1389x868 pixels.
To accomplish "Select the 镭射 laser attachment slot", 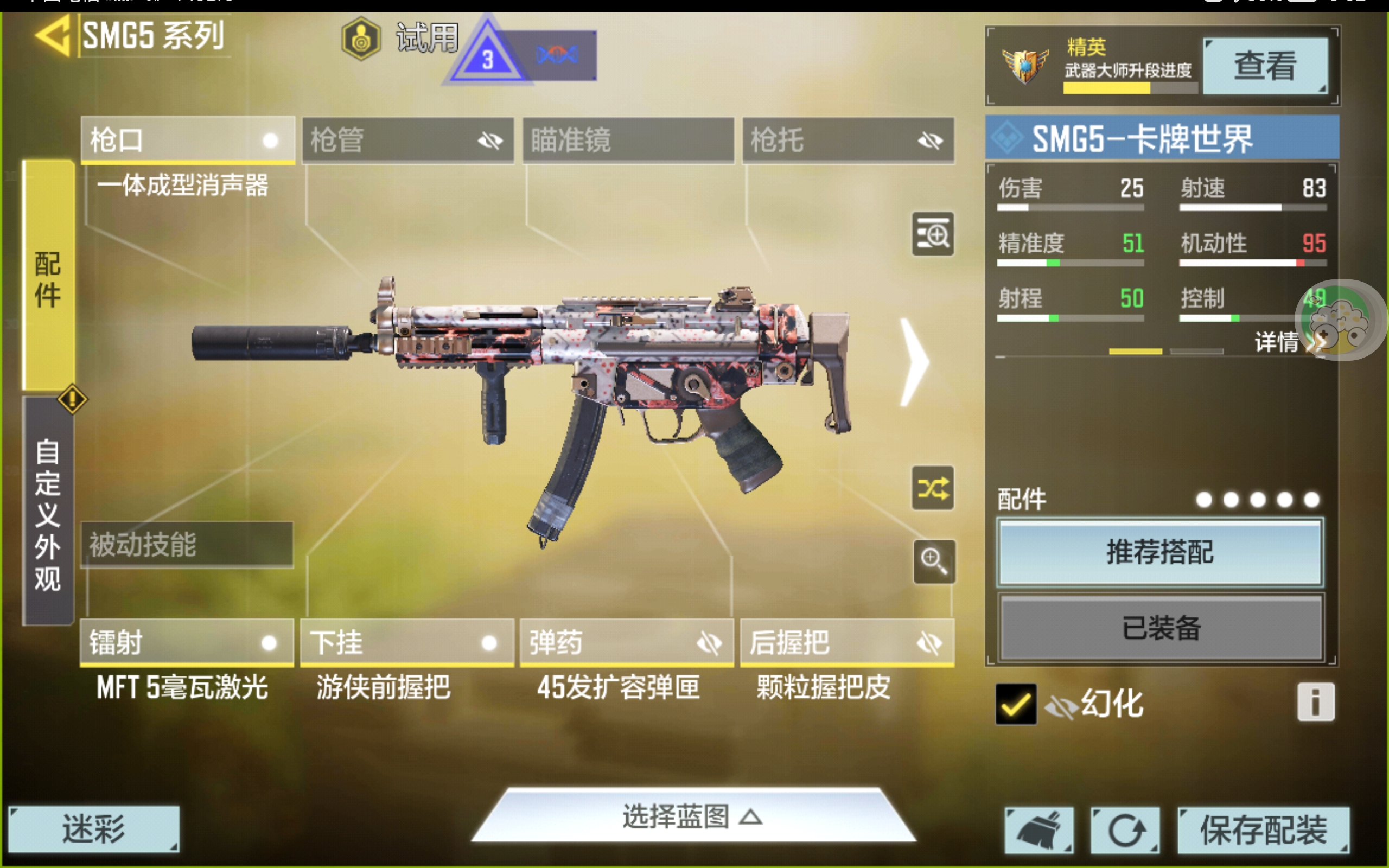I will tap(187, 642).
